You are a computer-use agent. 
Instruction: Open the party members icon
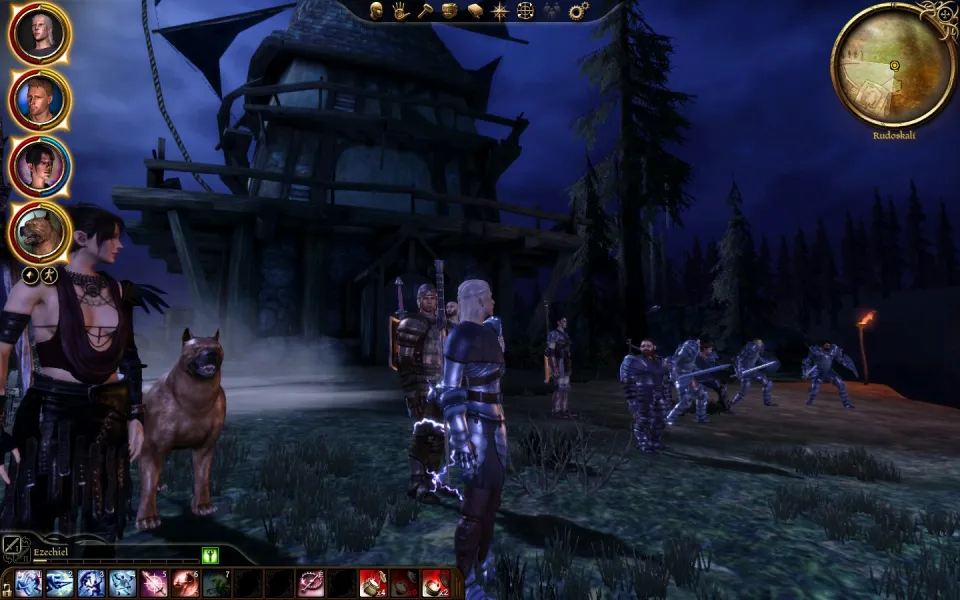(551, 11)
